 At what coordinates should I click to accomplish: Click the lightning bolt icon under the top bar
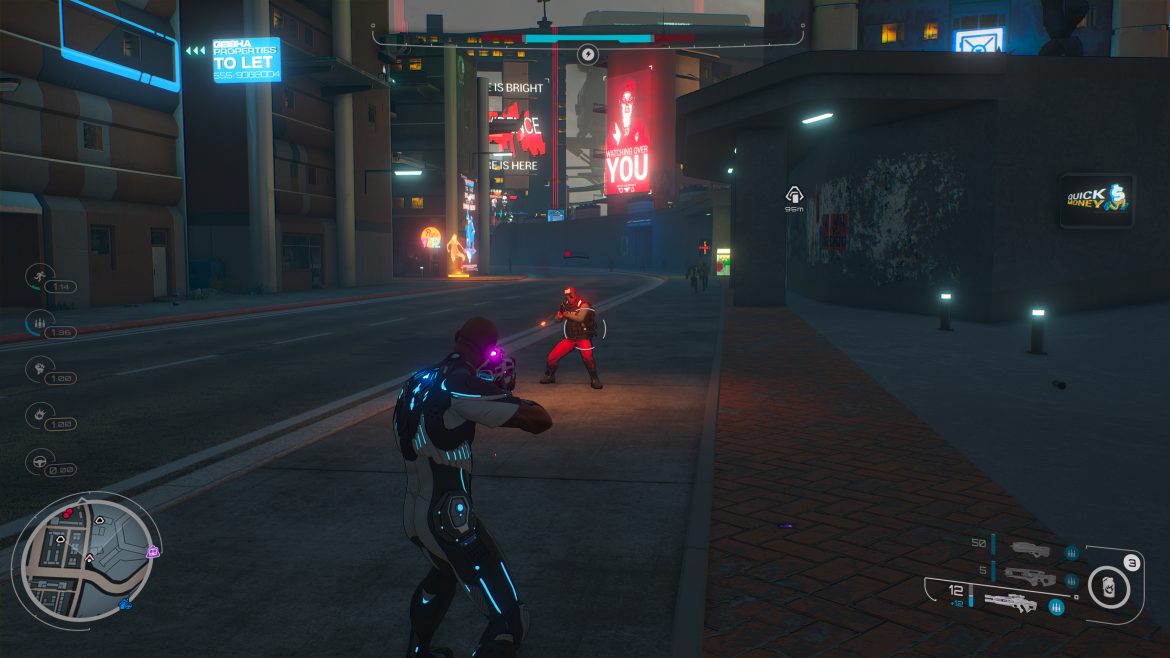pyautogui.click(x=588, y=55)
